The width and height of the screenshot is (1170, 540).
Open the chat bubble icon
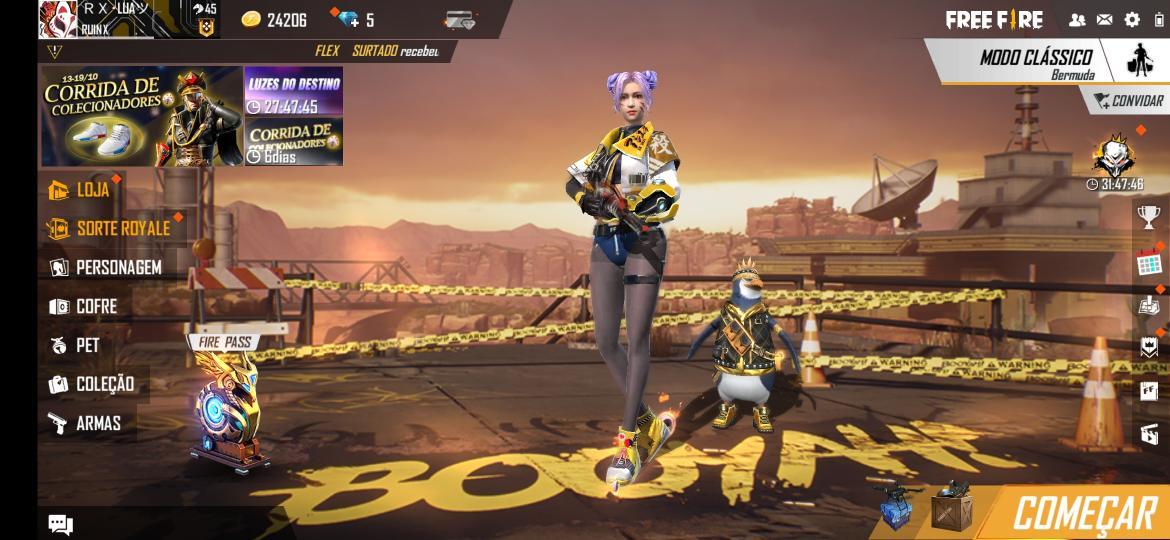[61, 524]
